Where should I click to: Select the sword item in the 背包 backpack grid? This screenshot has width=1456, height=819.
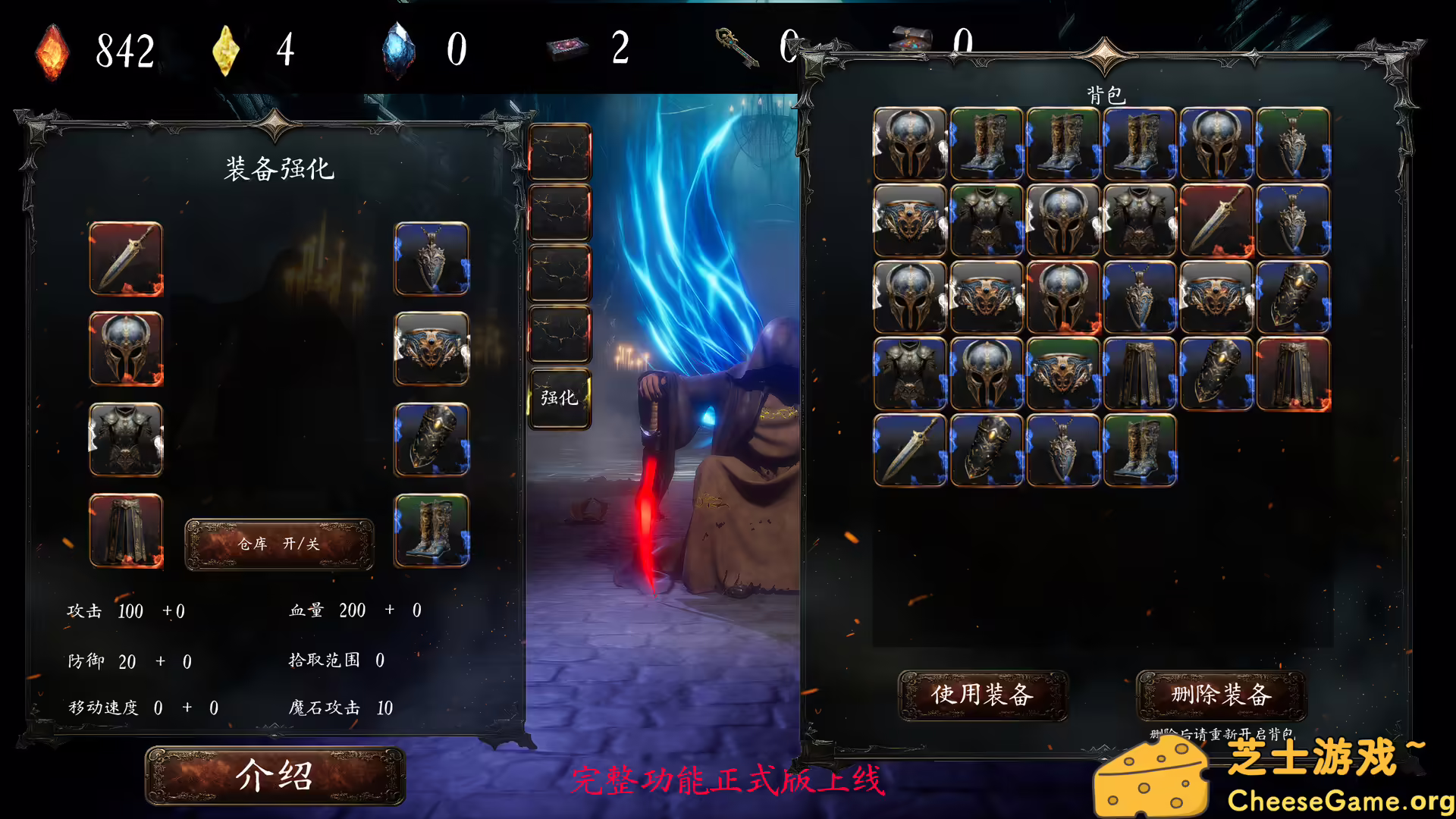1216,221
